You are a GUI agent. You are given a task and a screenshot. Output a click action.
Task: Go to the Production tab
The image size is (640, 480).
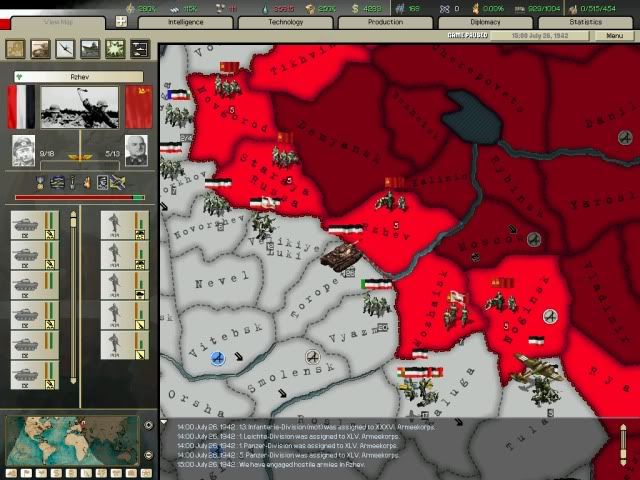(x=385, y=21)
